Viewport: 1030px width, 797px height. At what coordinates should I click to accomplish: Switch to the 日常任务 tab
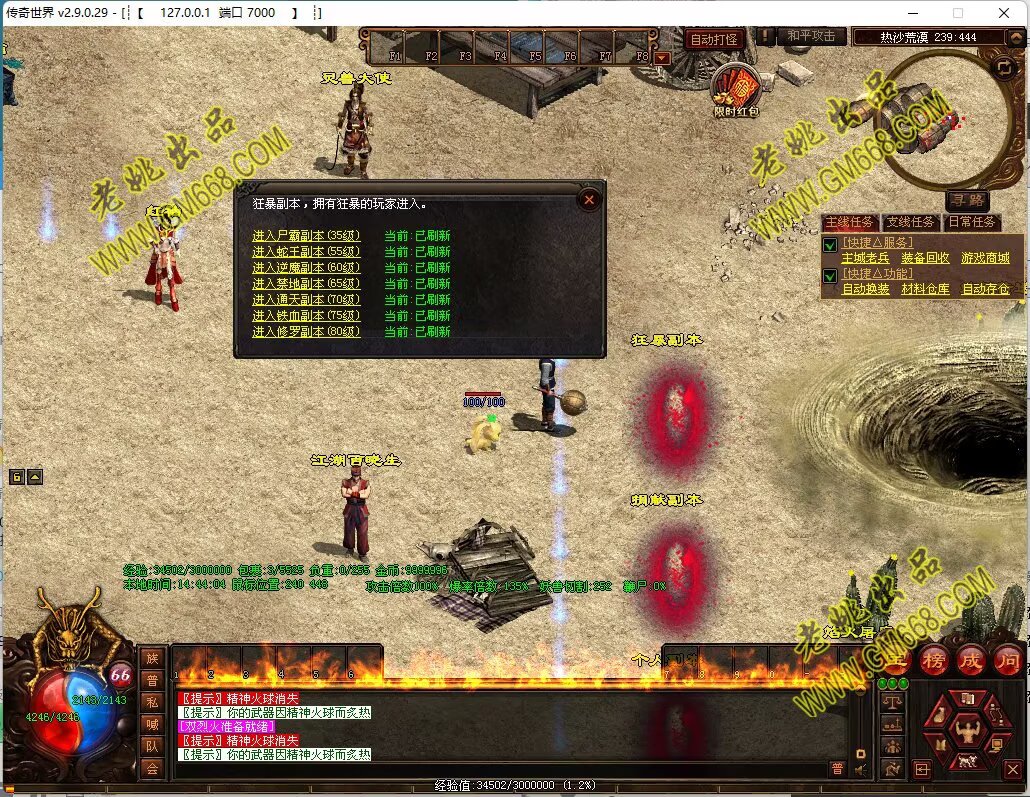tap(971, 222)
